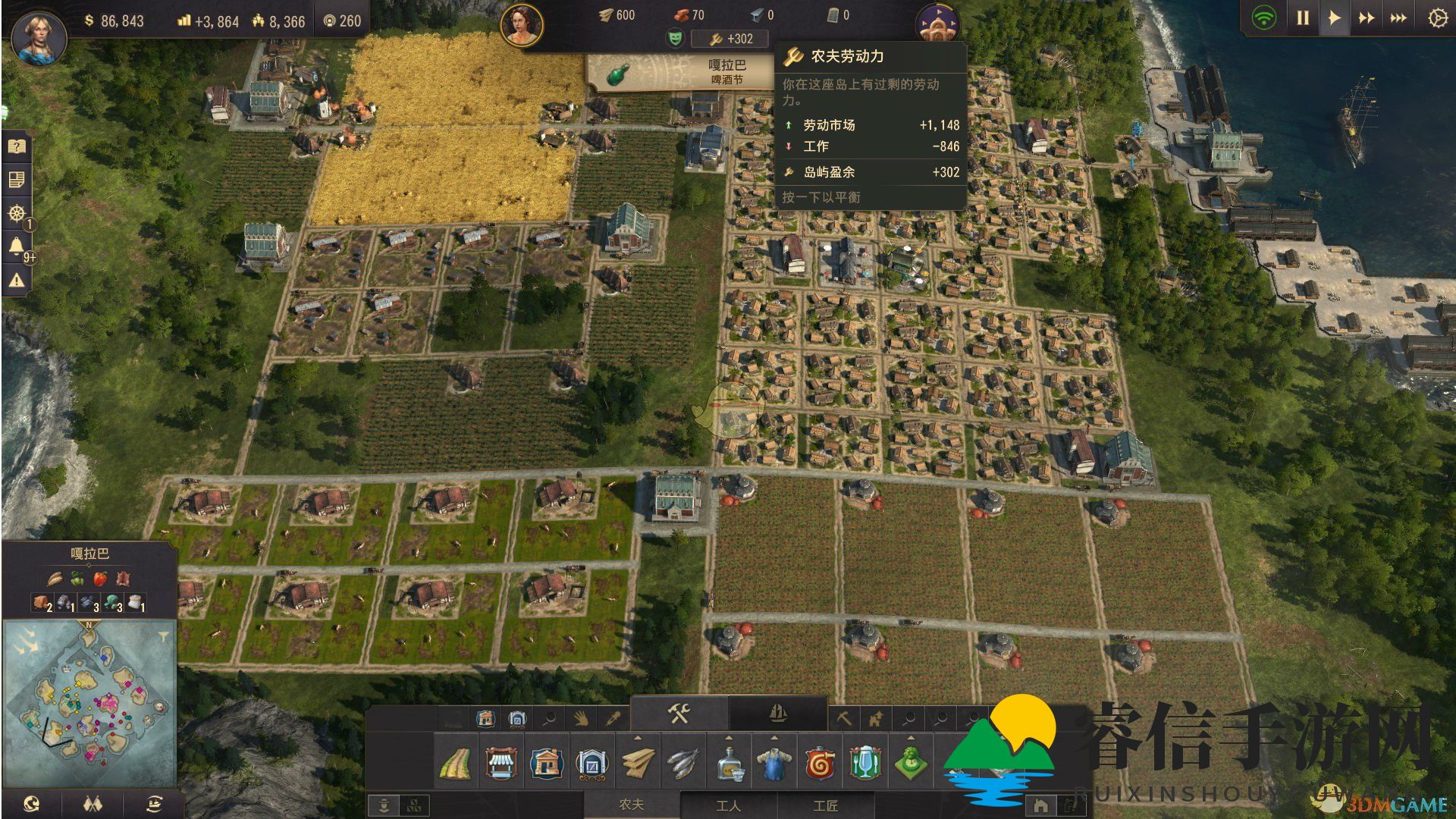Pause the game speed
The image size is (1456, 819).
coord(1303,17)
